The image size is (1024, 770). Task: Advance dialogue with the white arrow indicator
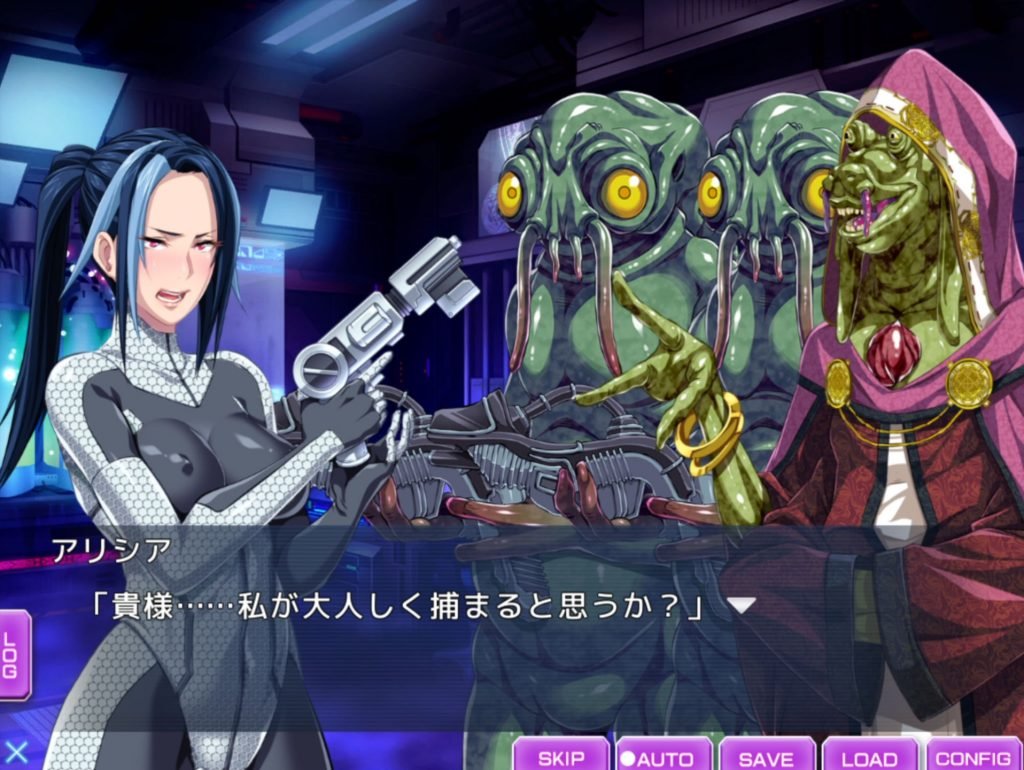[741, 605]
